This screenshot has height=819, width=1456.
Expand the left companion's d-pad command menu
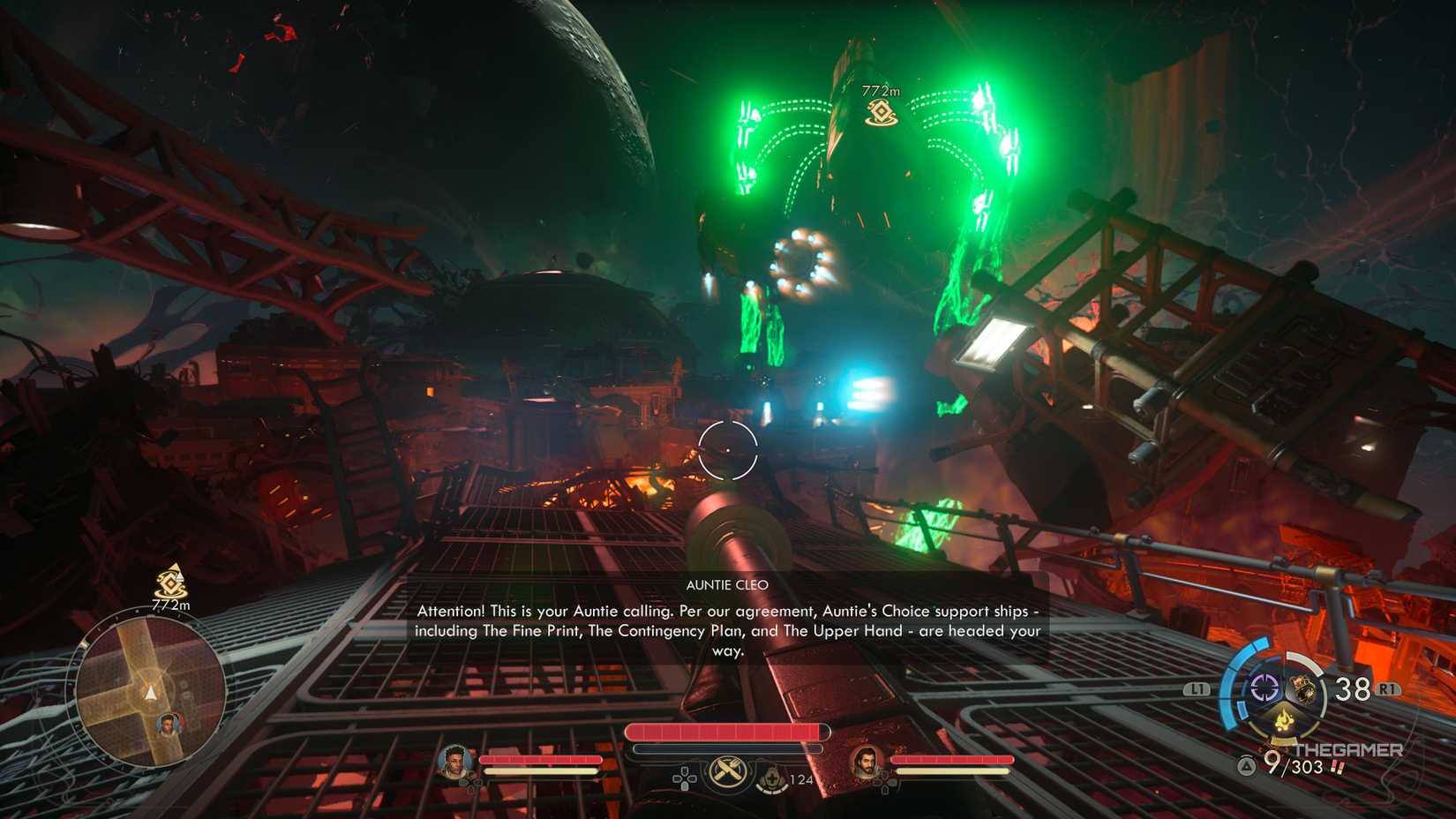click(471, 783)
